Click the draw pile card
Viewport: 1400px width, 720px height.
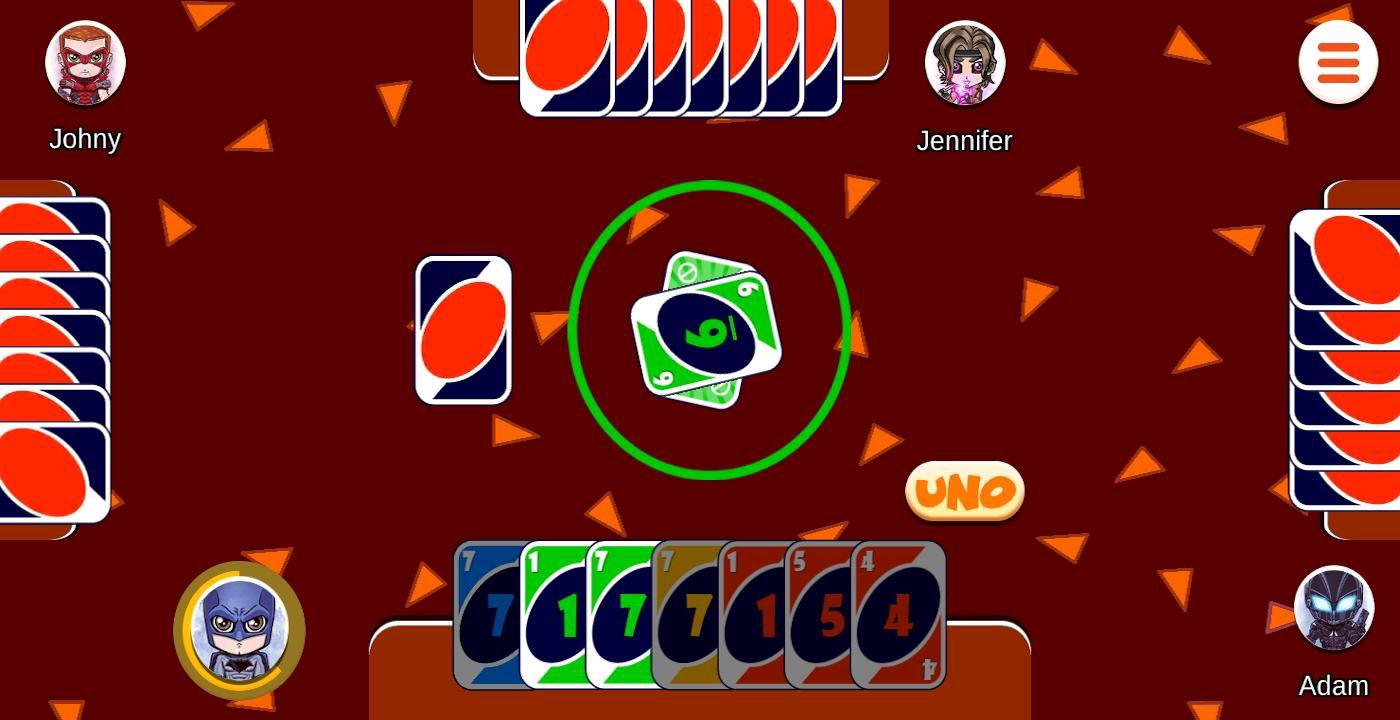pyautogui.click(x=462, y=329)
